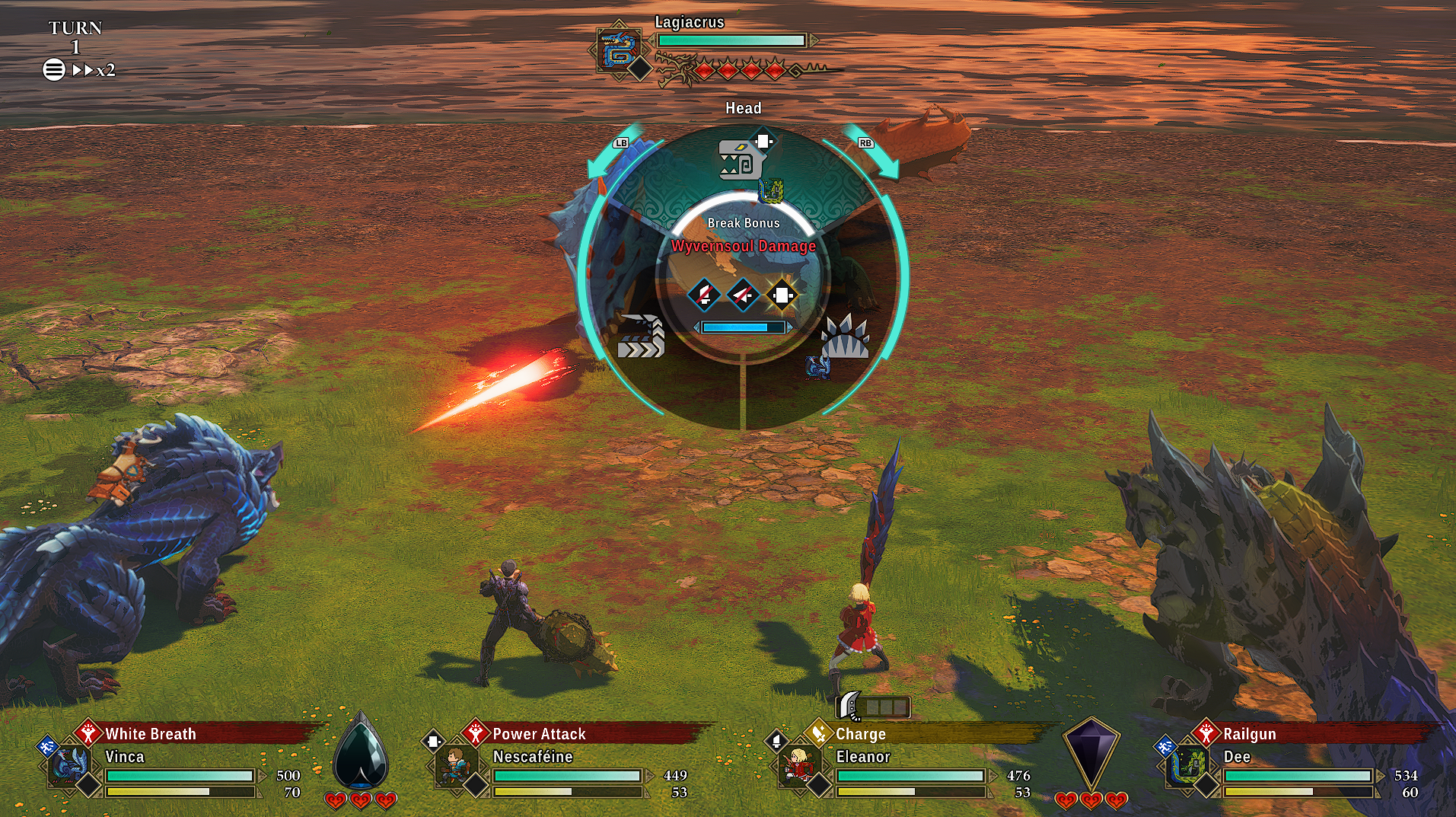Target the spiked back part icon
The image size is (1456, 817).
click(x=844, y=338)
